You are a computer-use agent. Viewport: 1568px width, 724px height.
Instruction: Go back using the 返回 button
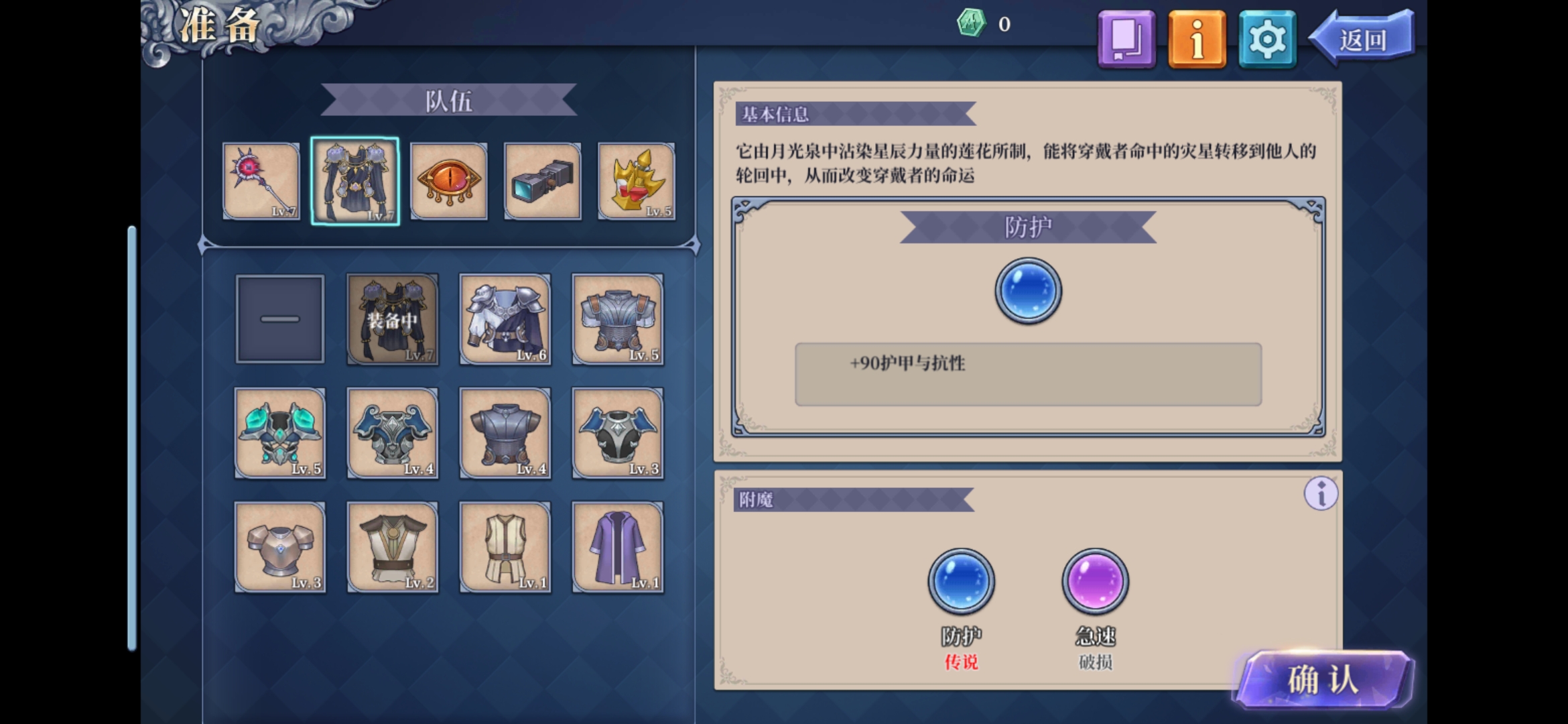click(x=1363, y=39)
